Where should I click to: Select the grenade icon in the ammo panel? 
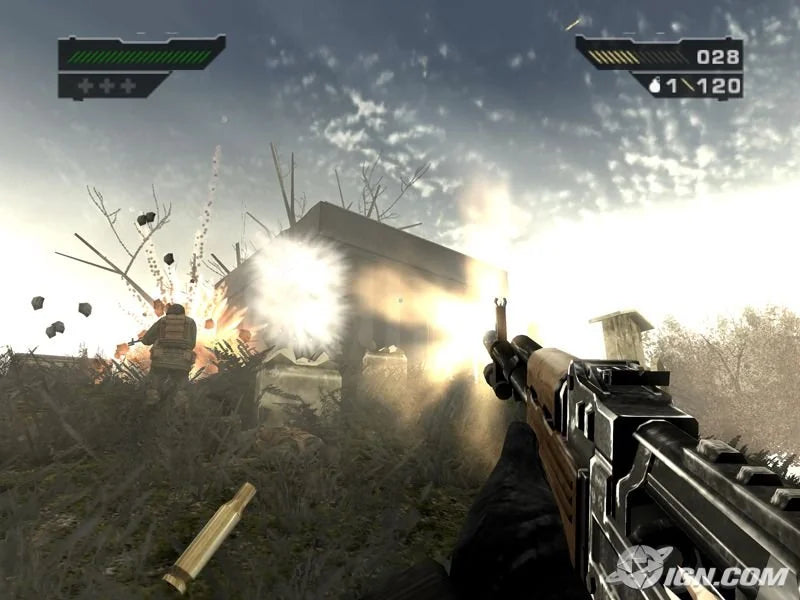[656, 86]
